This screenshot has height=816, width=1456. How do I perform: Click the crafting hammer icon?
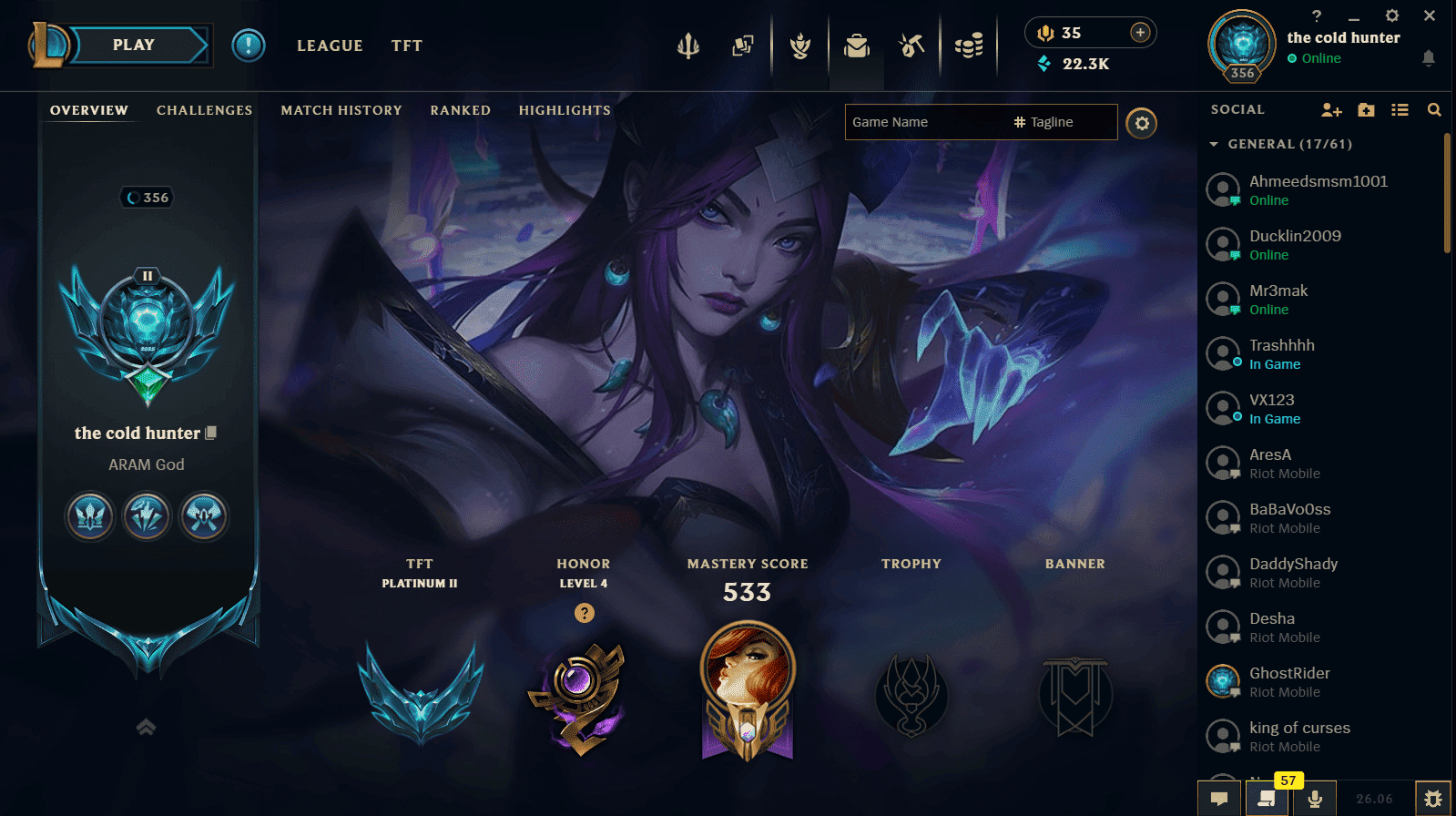click(x=911, y=47)
